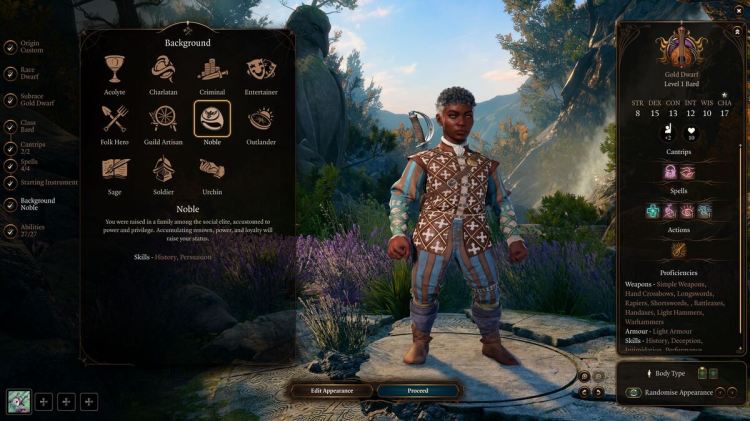Select the party member portrait
750x421 pixels.
(19, 401)
